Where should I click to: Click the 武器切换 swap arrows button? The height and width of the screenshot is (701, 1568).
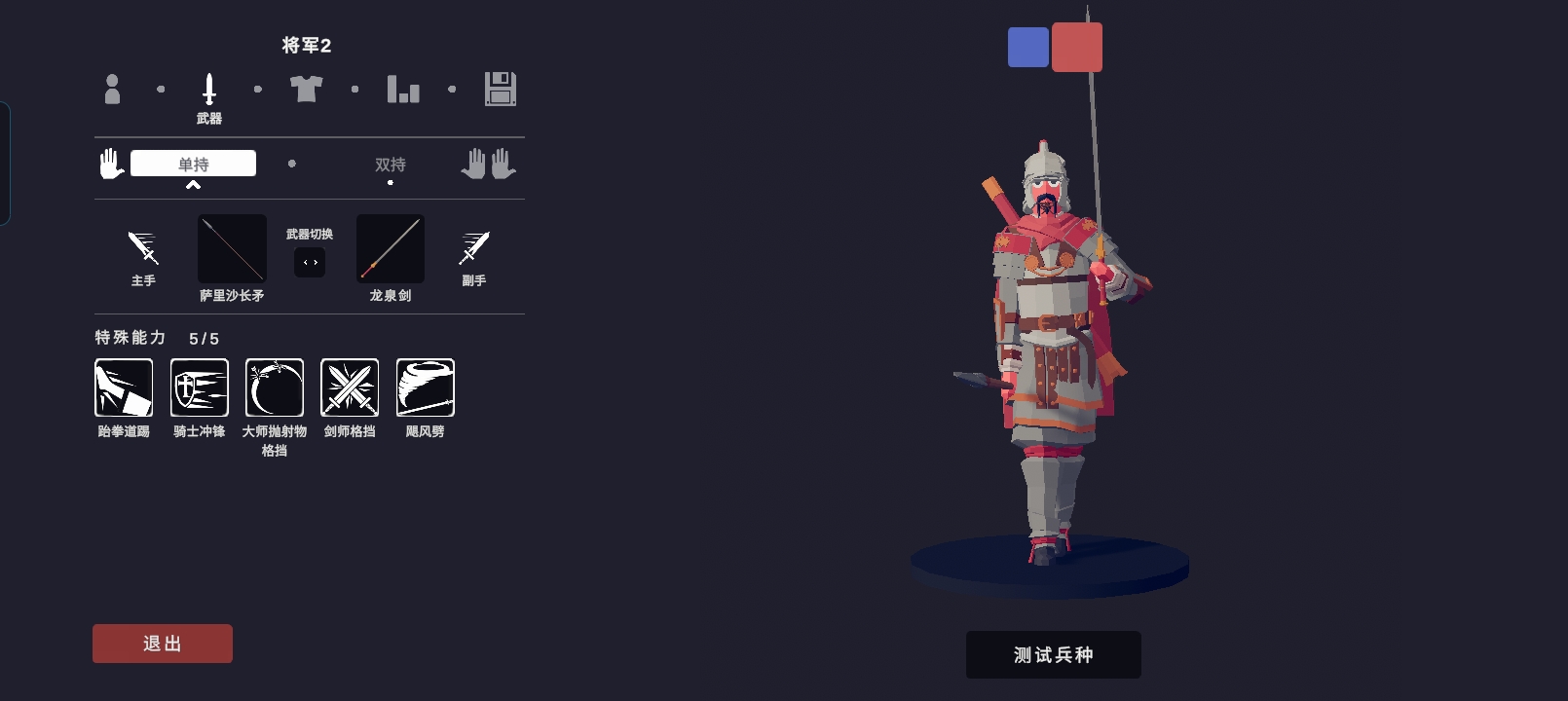(310, 262)
